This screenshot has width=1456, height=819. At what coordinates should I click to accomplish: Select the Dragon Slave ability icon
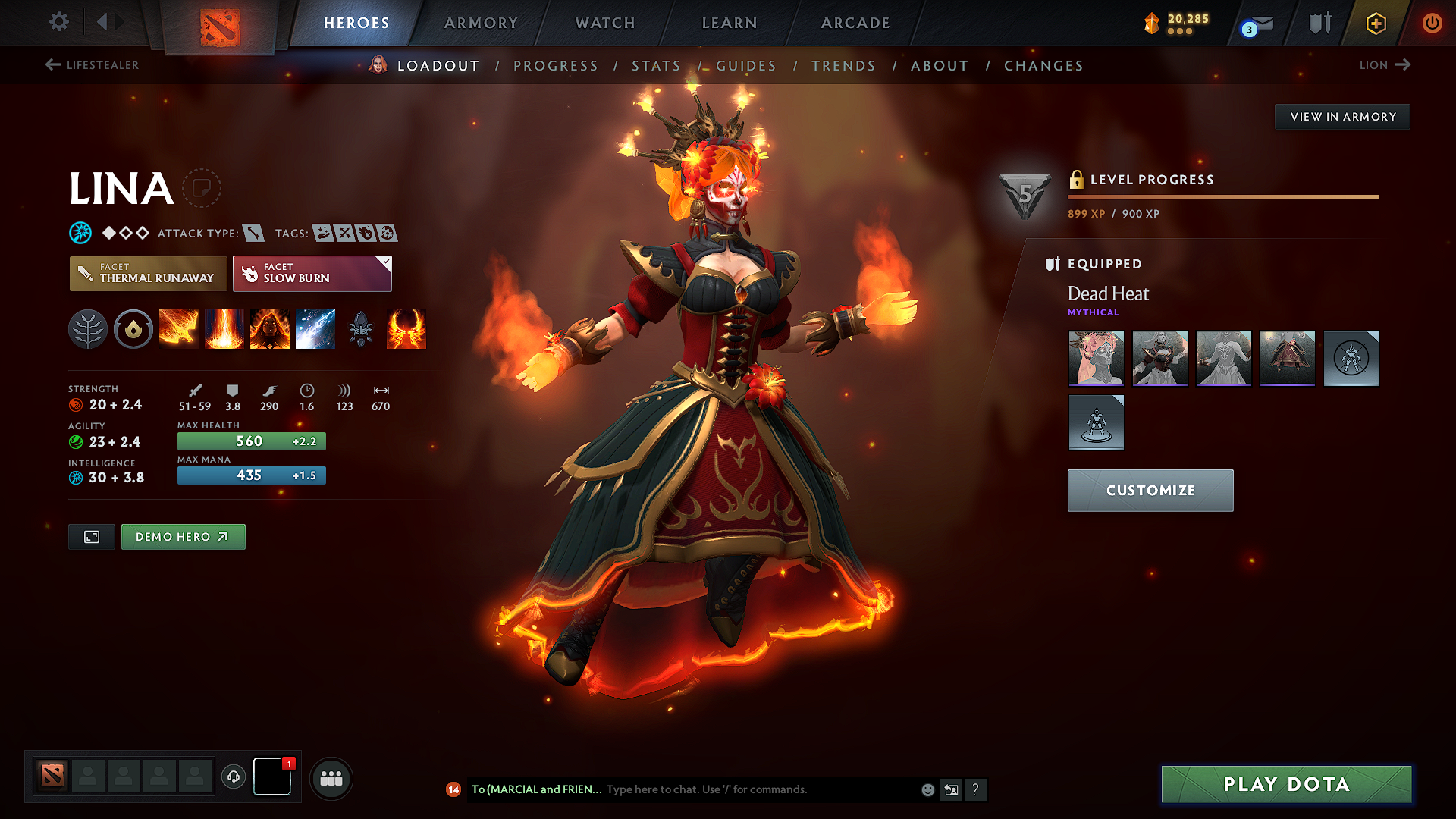pos(179,329)
